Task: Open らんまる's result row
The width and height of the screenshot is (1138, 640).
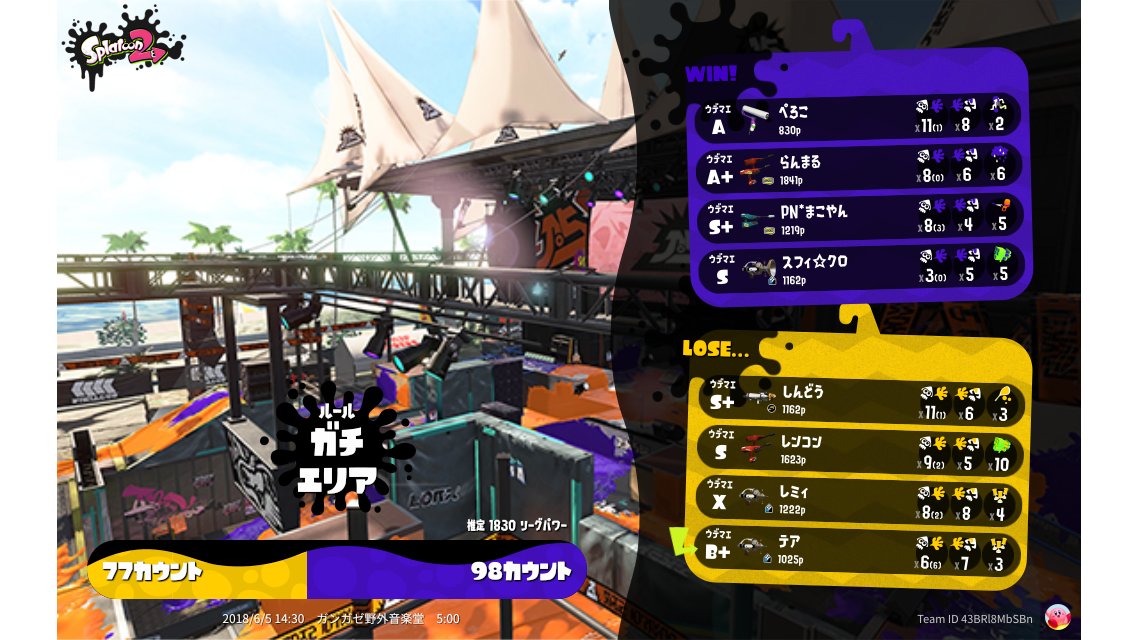Action: click(858, 167)
